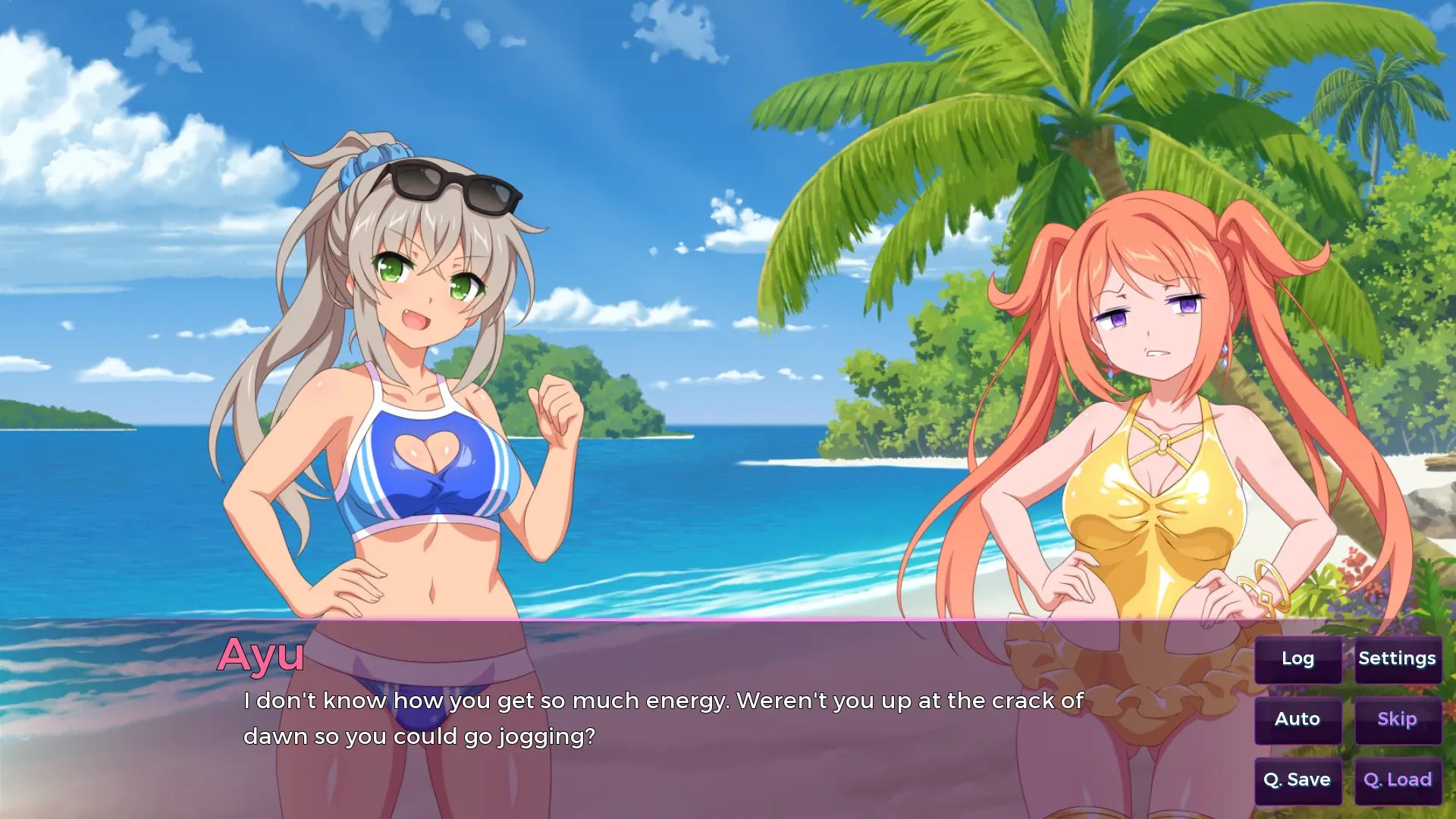Skip through the dialogue
Image resolution: width=1456 pixels, height=819 pixels.
[x=1397, y=720]
